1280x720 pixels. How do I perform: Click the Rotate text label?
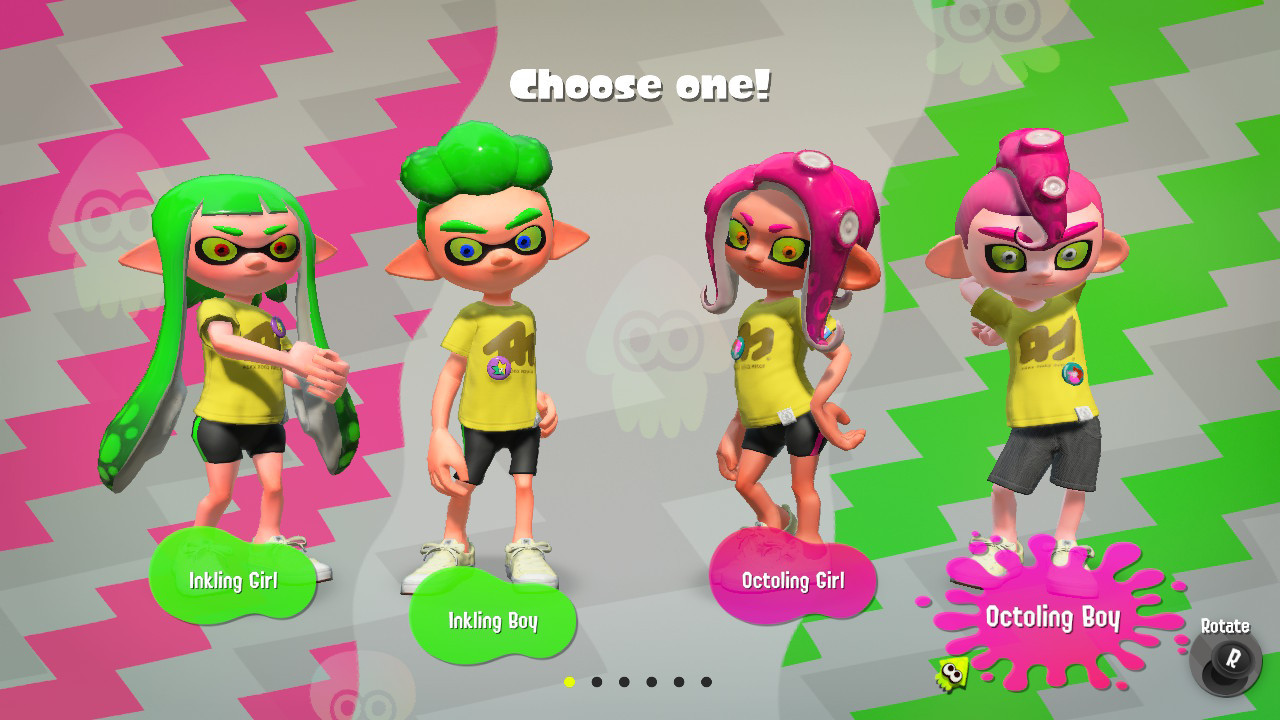pyautogui.click(x=1227, y=626)
